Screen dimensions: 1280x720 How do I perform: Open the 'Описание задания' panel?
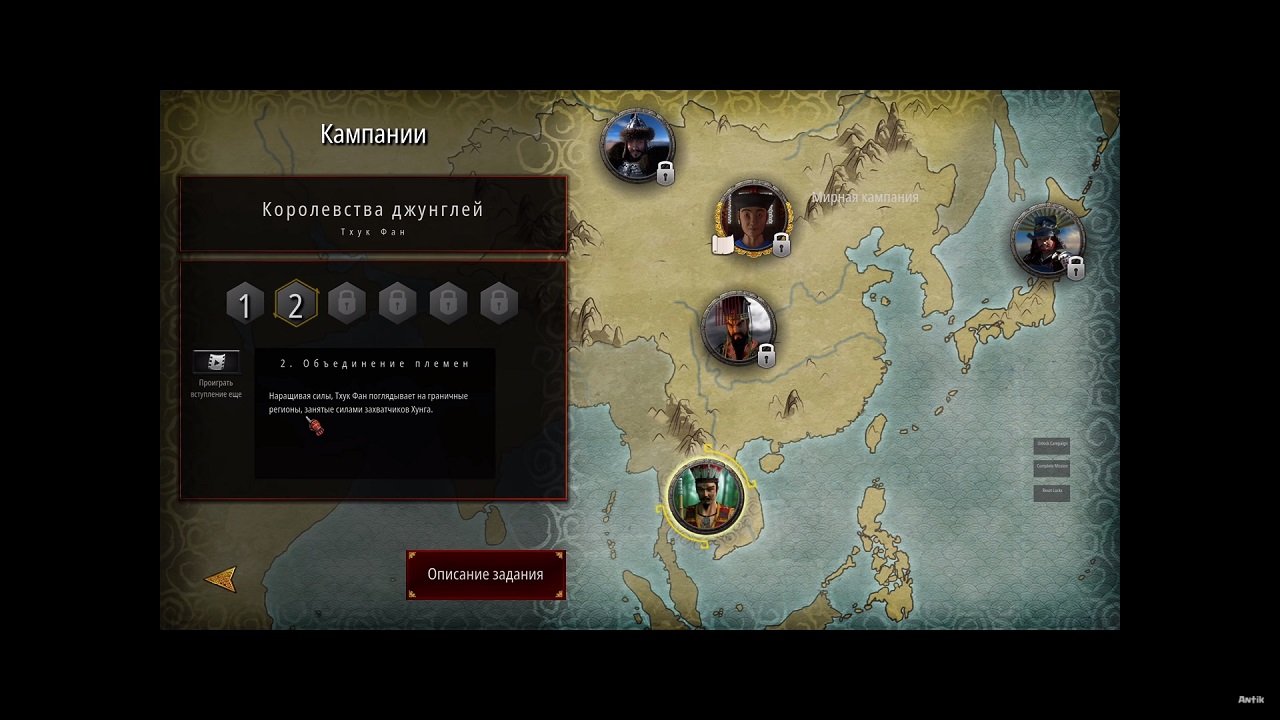(486, 574)
